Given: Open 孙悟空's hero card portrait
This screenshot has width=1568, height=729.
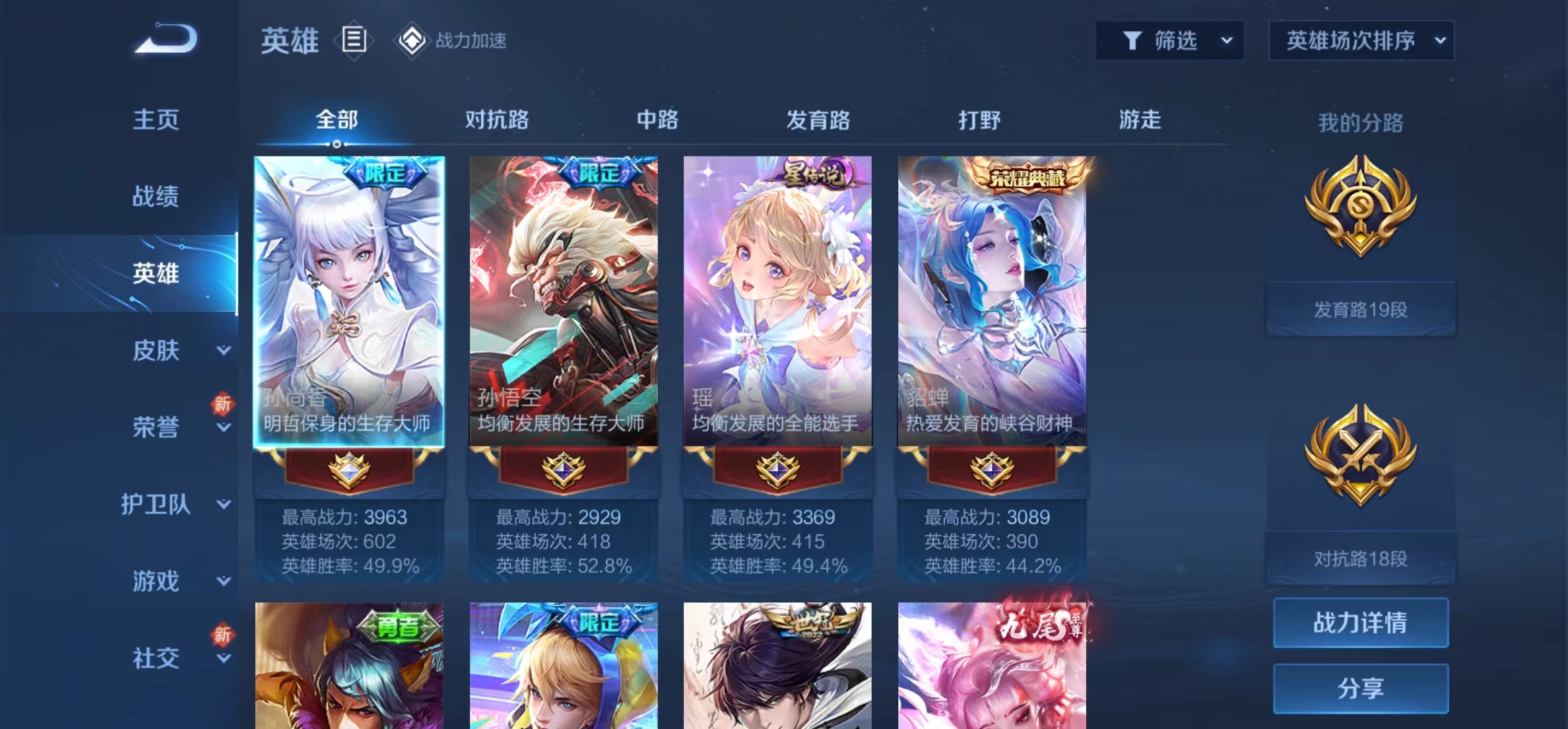Looking at the screenshot, I should click(x=563, y=297).
